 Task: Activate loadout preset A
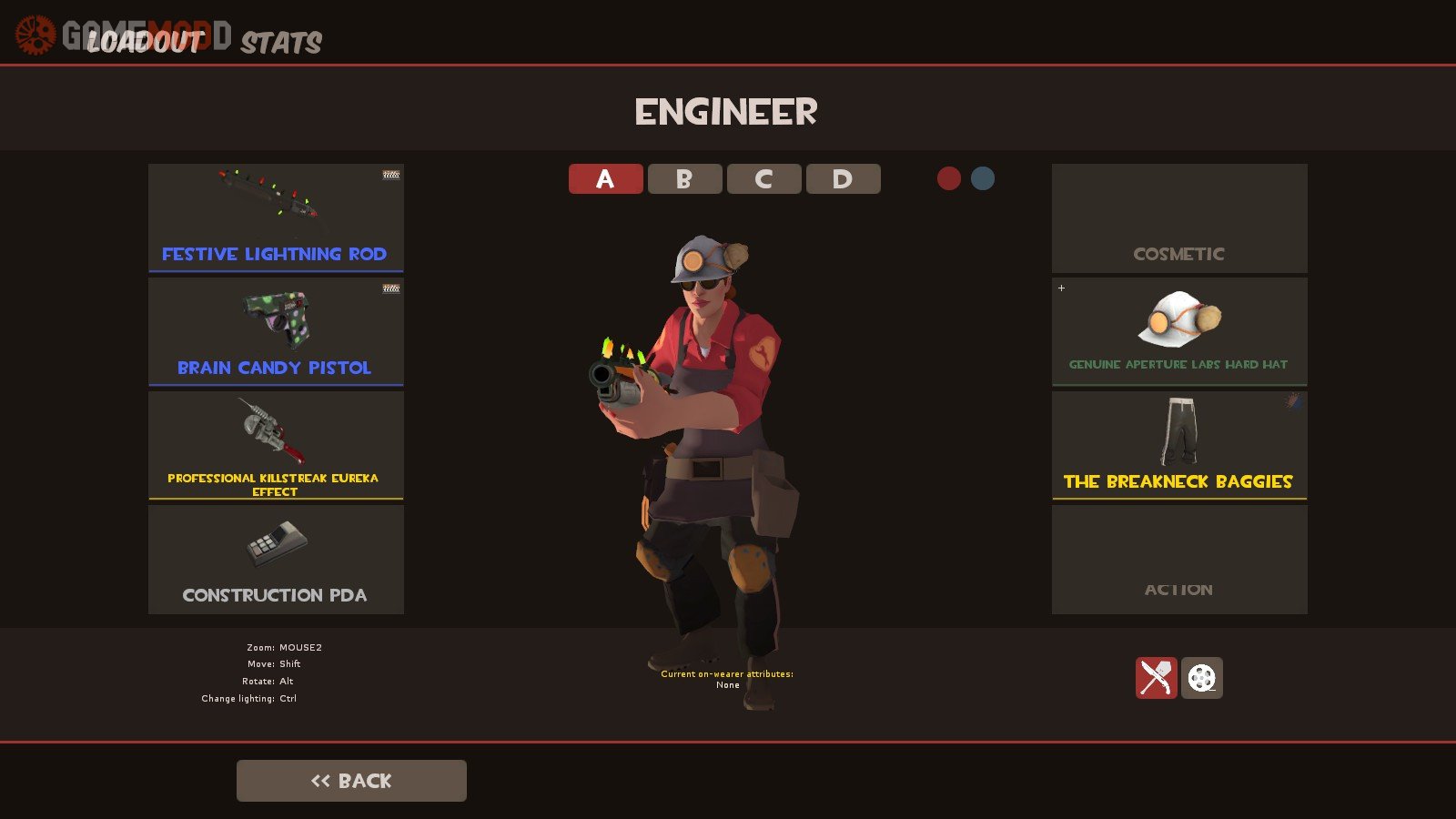coord(605,179)
